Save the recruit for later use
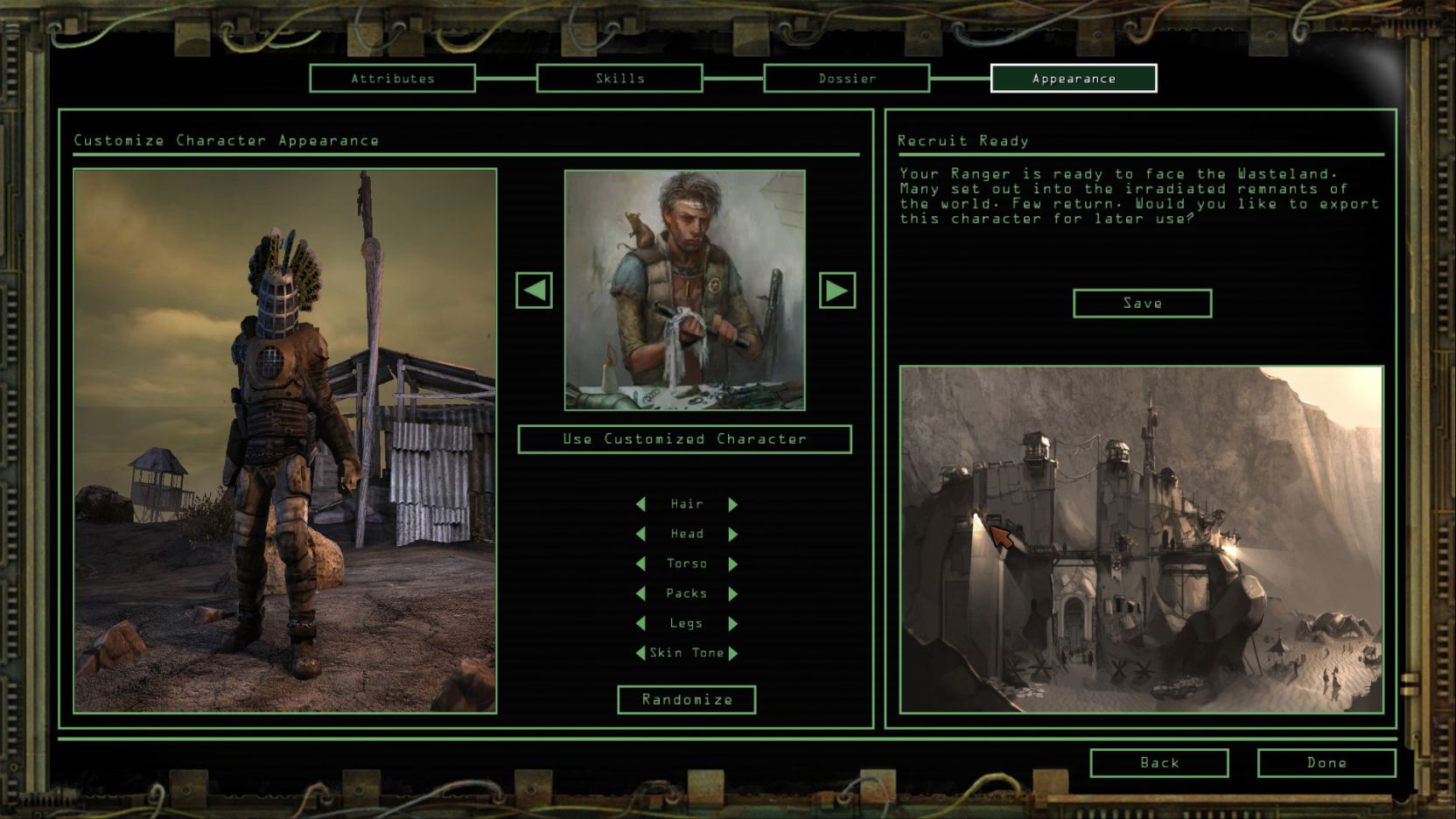 (1142, 304)
